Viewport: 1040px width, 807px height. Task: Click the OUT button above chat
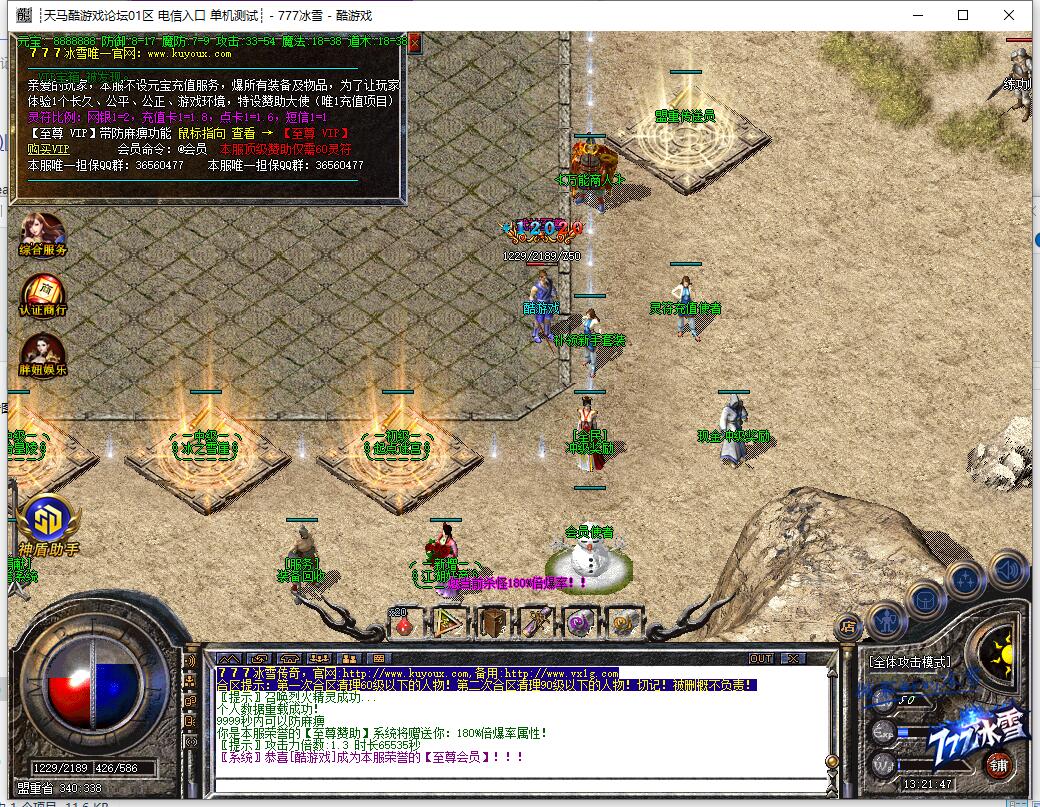click(x=761, y=658)
